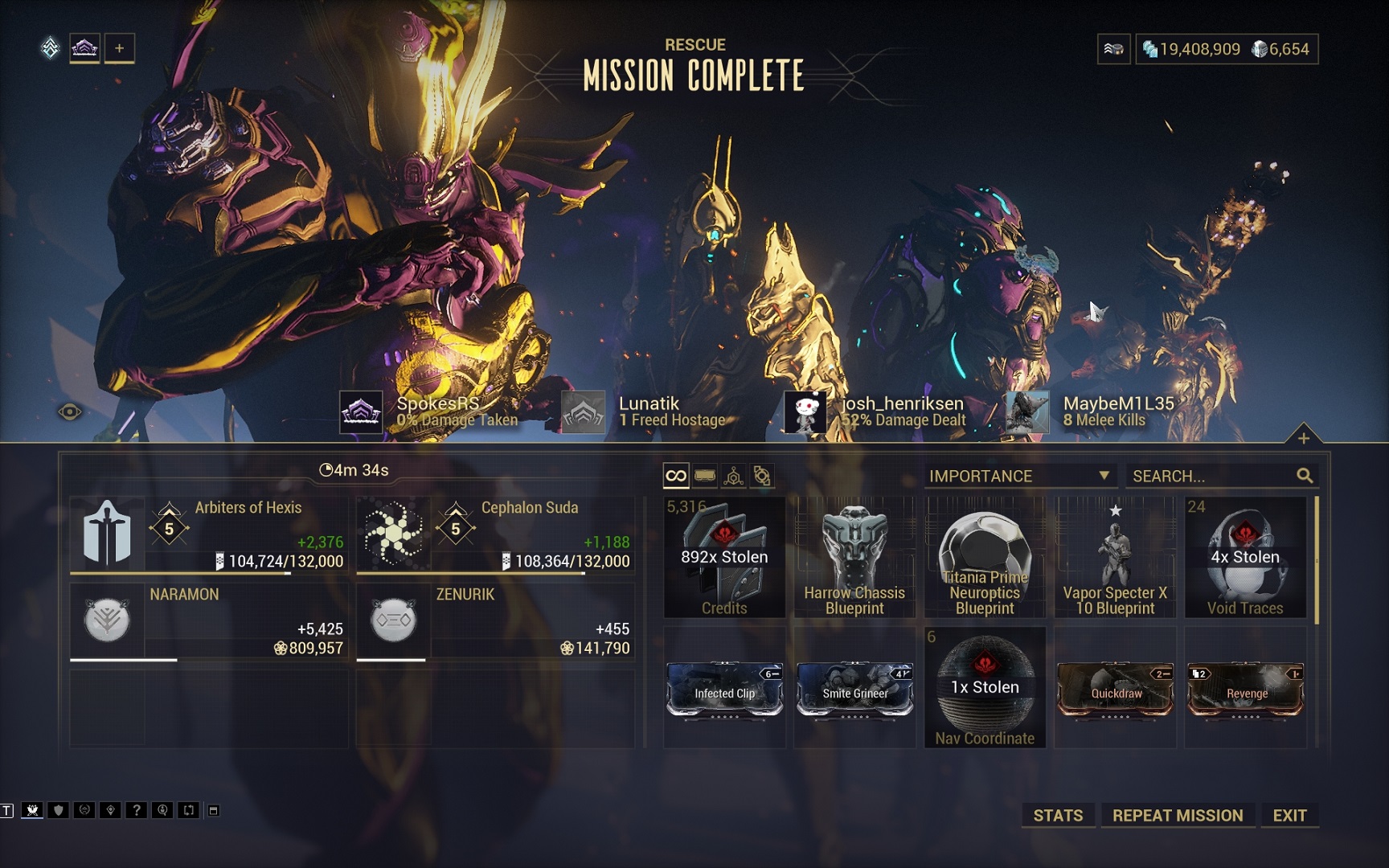Select the Harrow Chassis Blueprint reward
1389x868 pixels.
pyautogui.click(x=854, y=557)
